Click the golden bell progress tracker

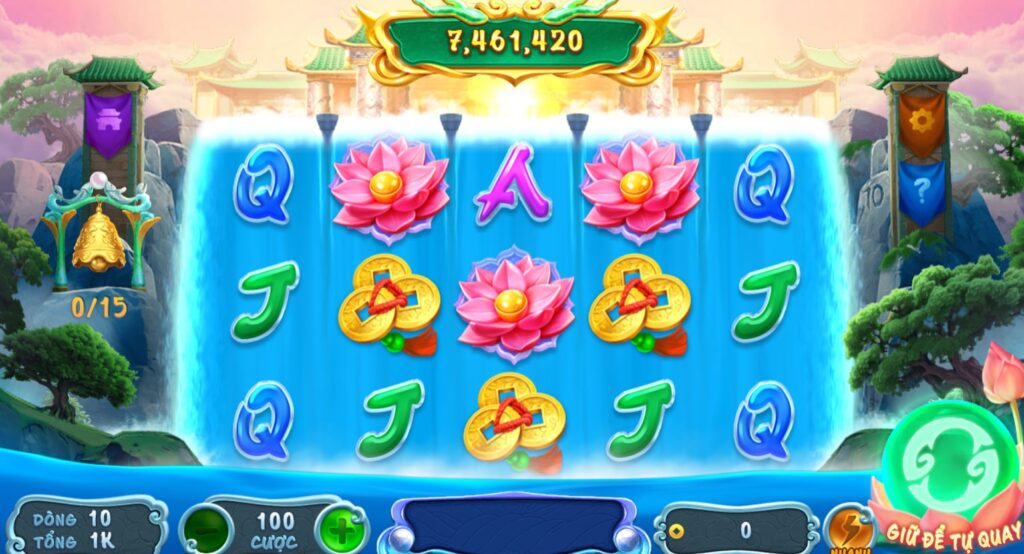point(99,240)
